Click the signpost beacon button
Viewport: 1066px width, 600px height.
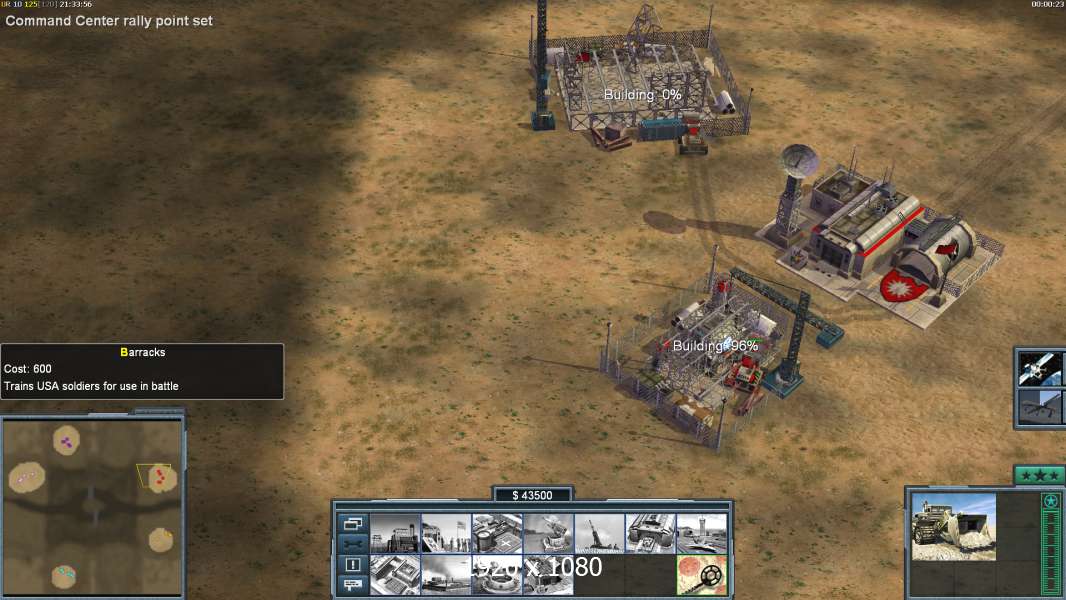352,585
